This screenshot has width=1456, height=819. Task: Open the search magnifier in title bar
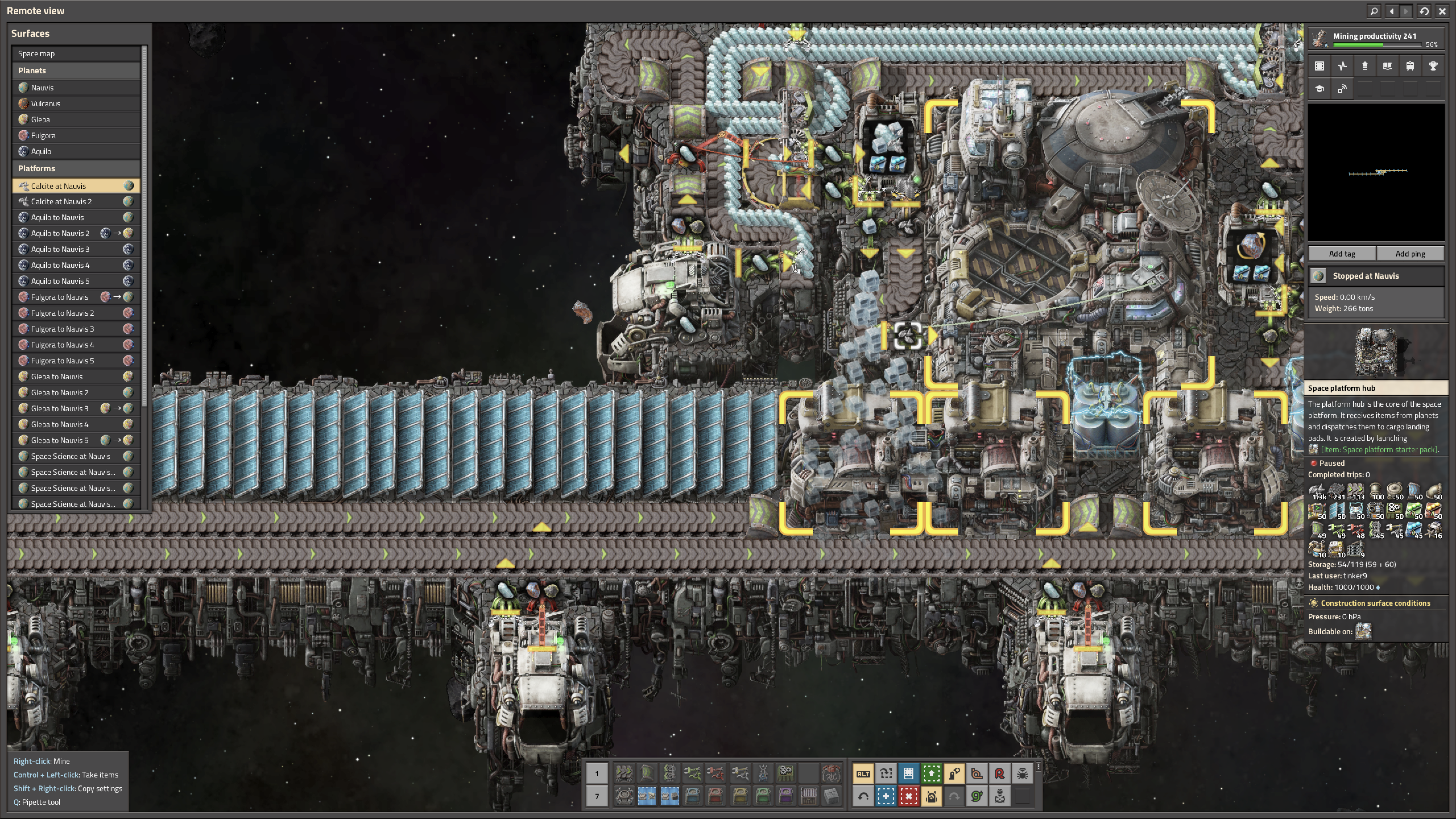1374,11
